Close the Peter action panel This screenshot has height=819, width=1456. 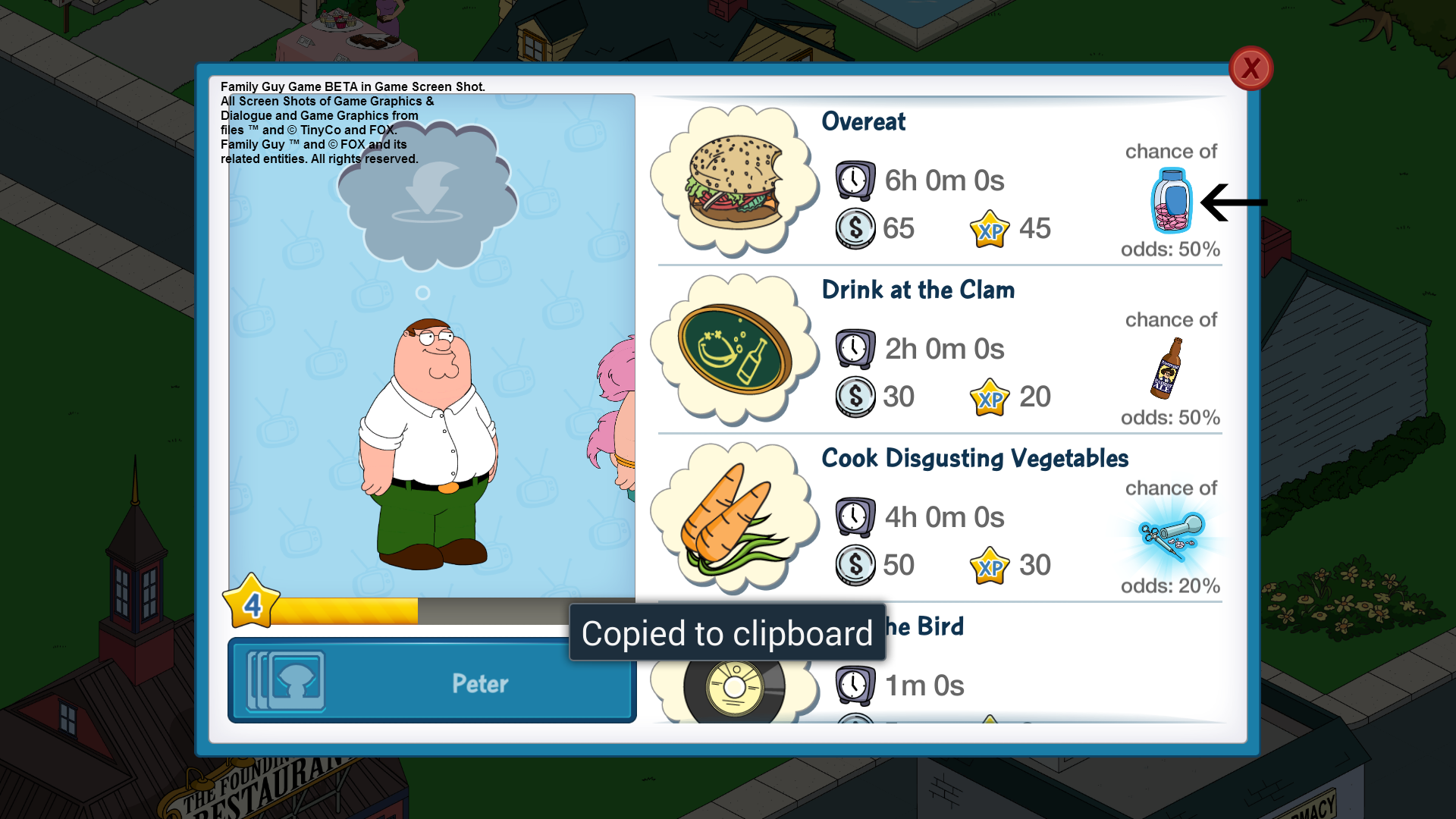click(1250, 69)
